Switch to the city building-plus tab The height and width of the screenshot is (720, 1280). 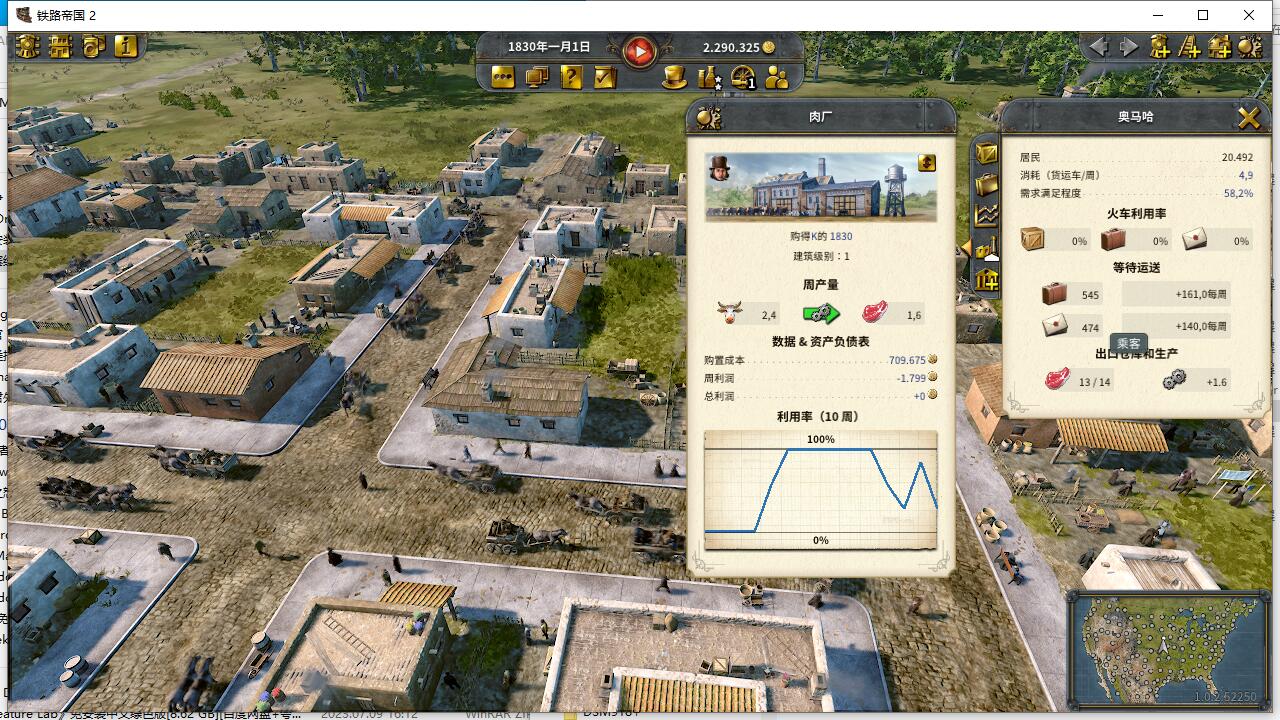click(987, 281)
